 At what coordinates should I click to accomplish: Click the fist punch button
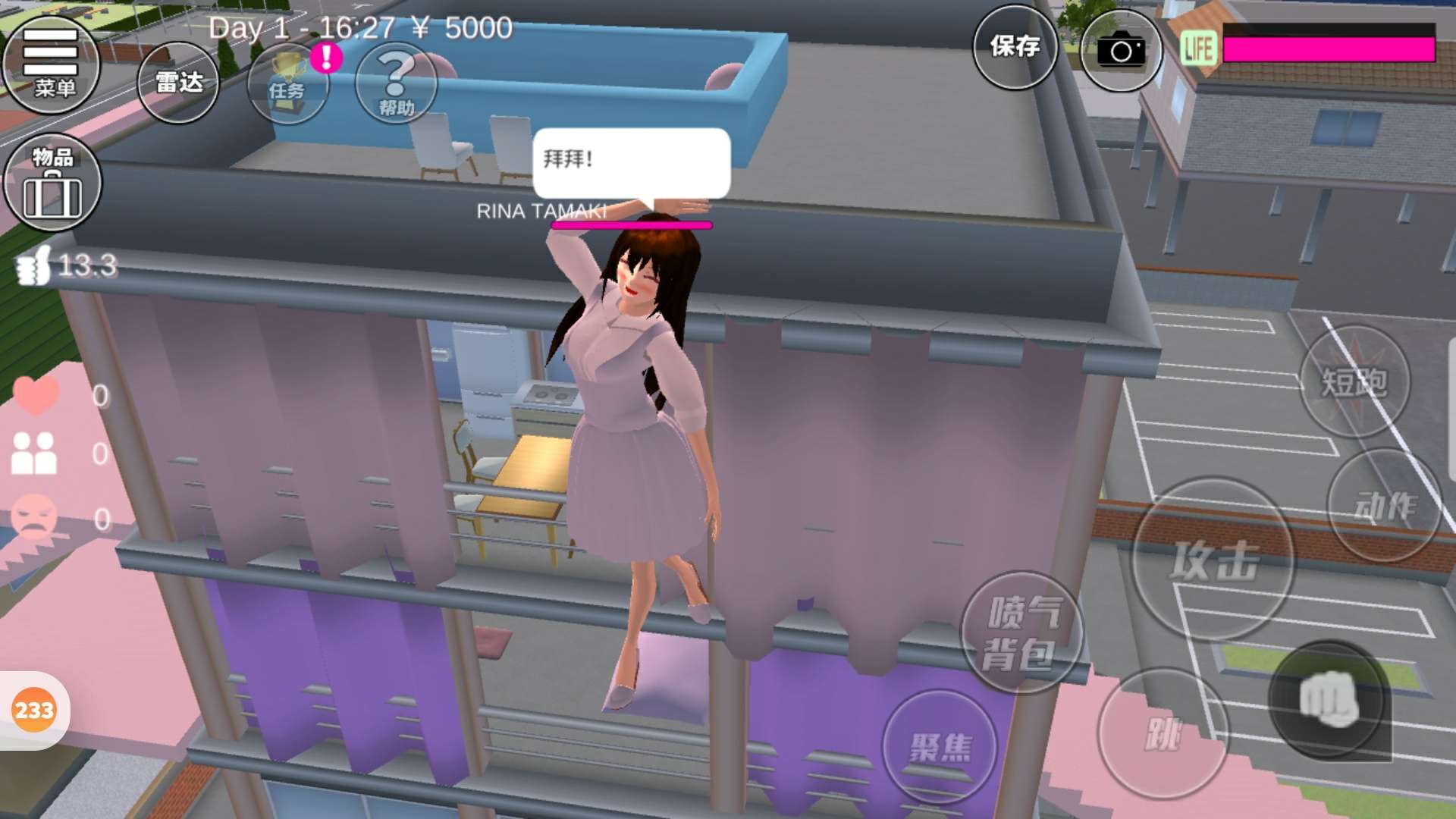[1329, 699]
